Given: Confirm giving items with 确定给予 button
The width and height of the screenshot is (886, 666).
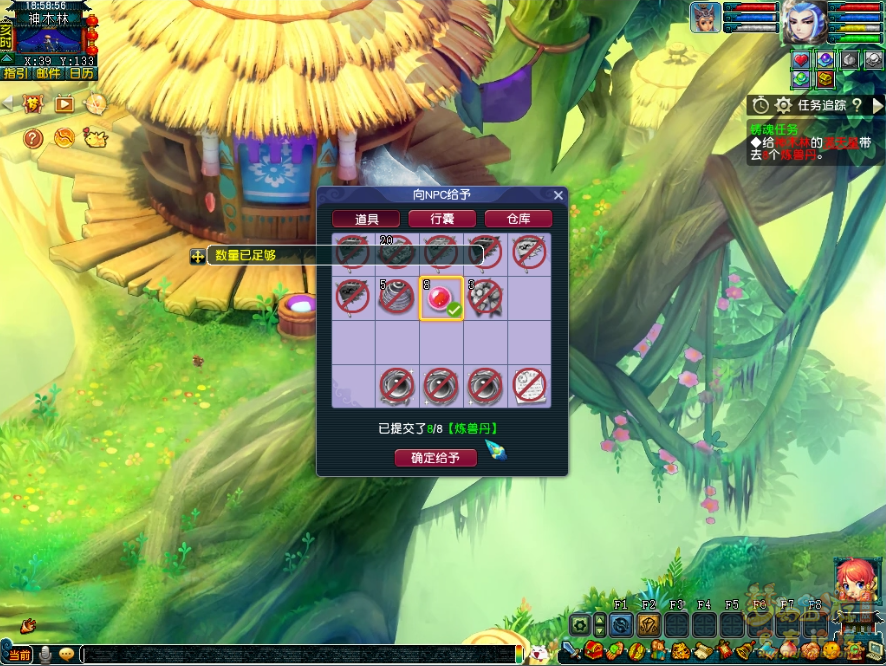Looking at the screenshot, I should pos(436,458).
